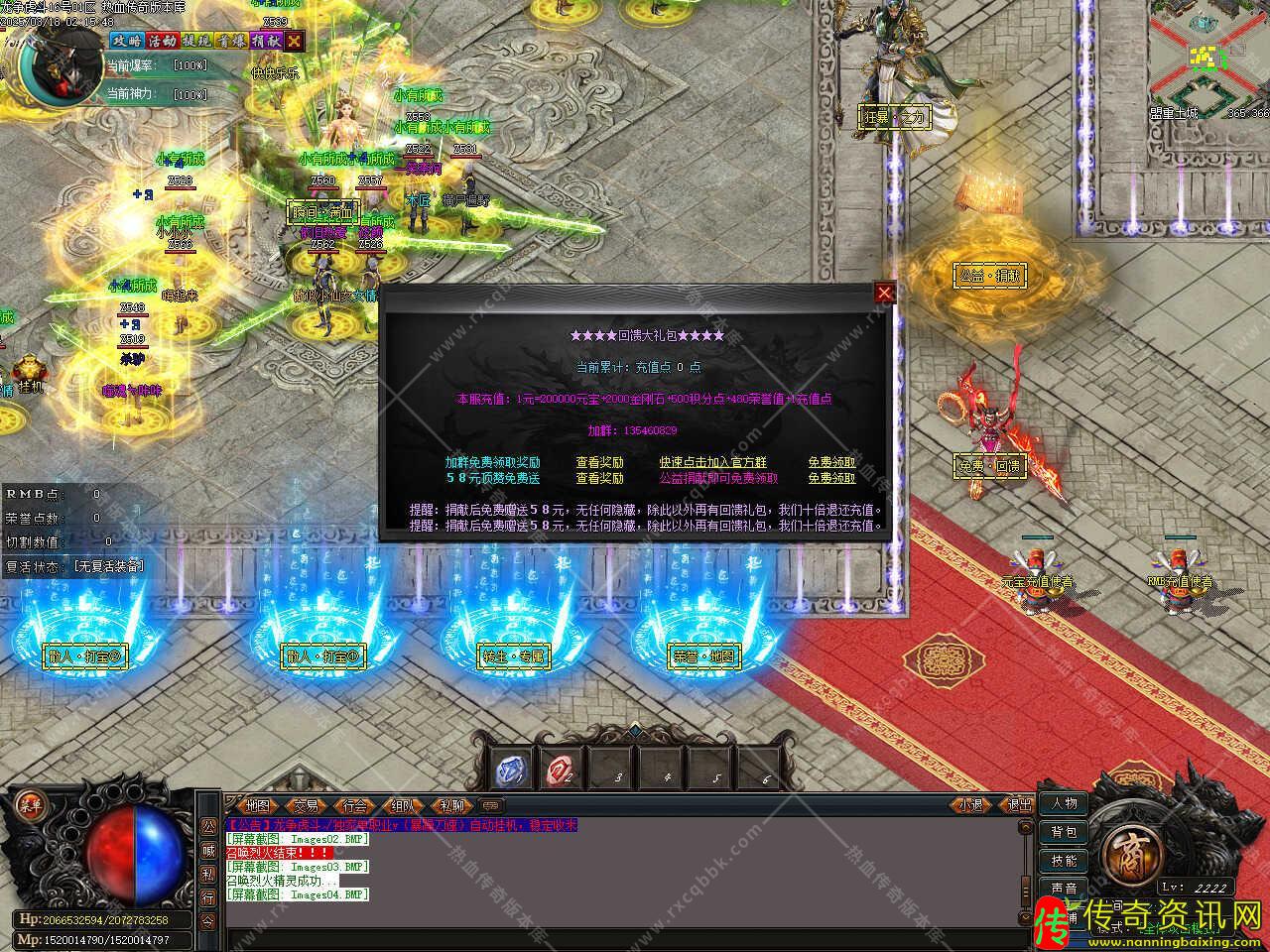Open the 活动 events button

pos(161,41)
